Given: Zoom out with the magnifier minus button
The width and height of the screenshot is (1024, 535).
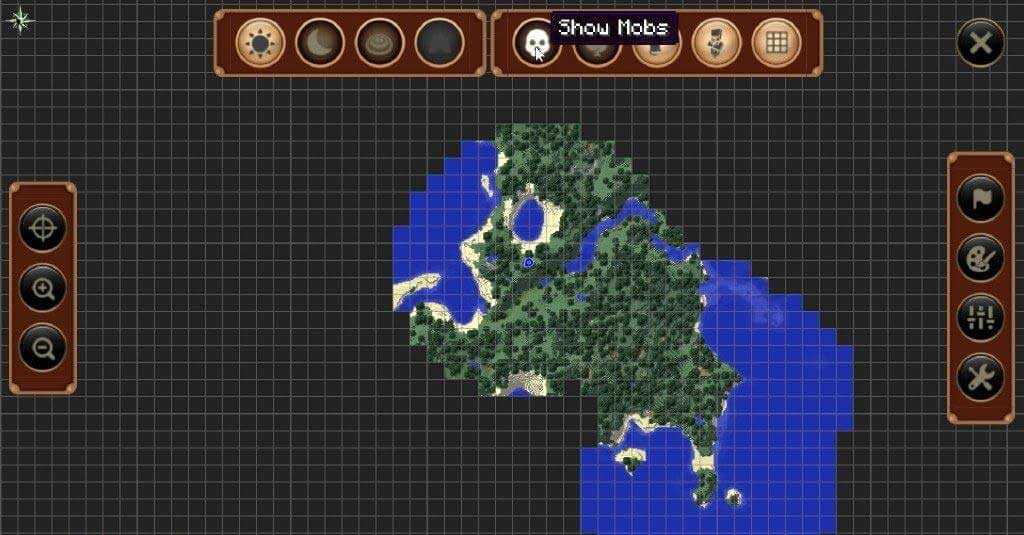Looking at the screenshot, I should tap(43, 348).
